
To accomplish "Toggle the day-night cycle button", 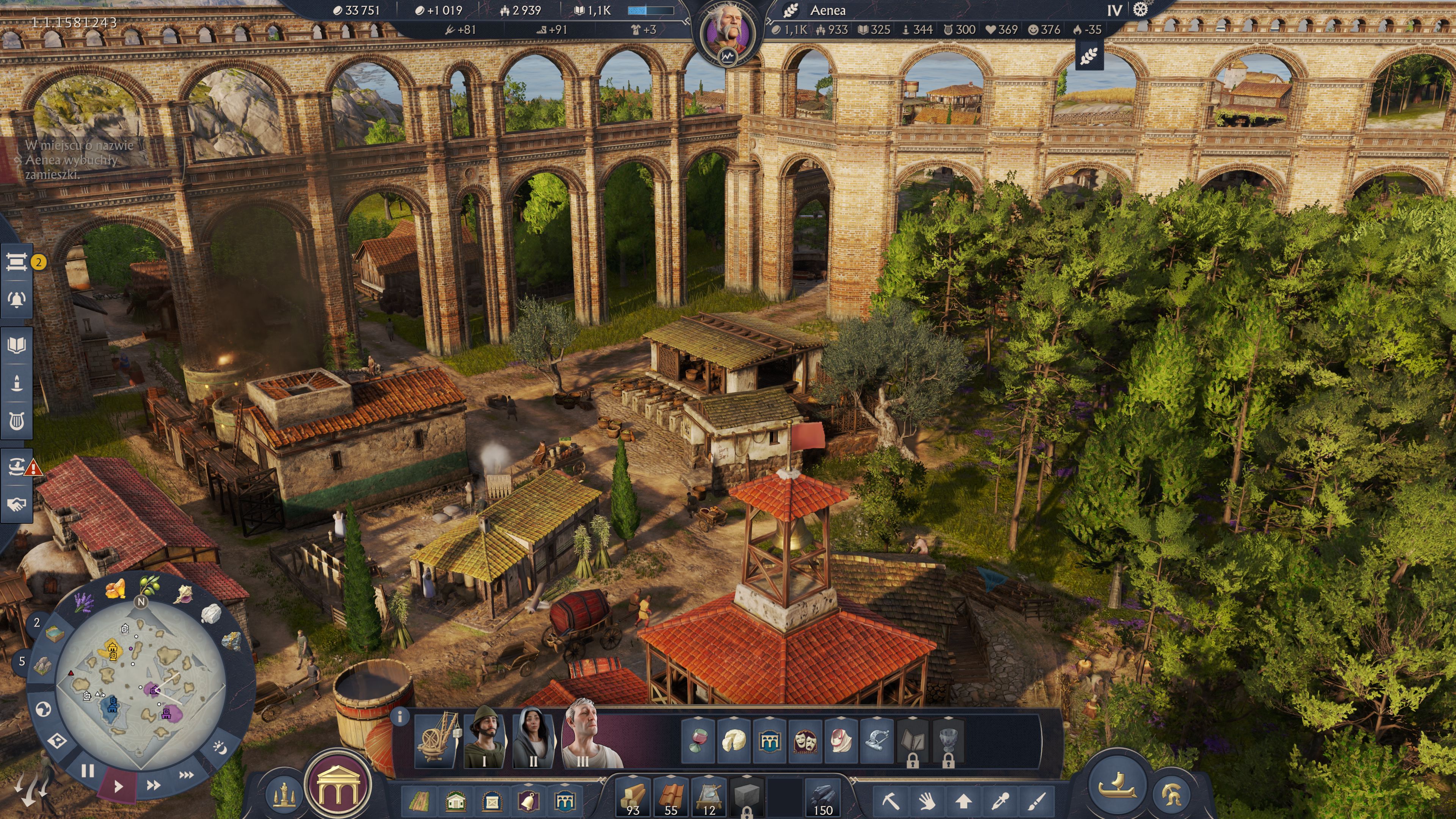I will (219, 747).
